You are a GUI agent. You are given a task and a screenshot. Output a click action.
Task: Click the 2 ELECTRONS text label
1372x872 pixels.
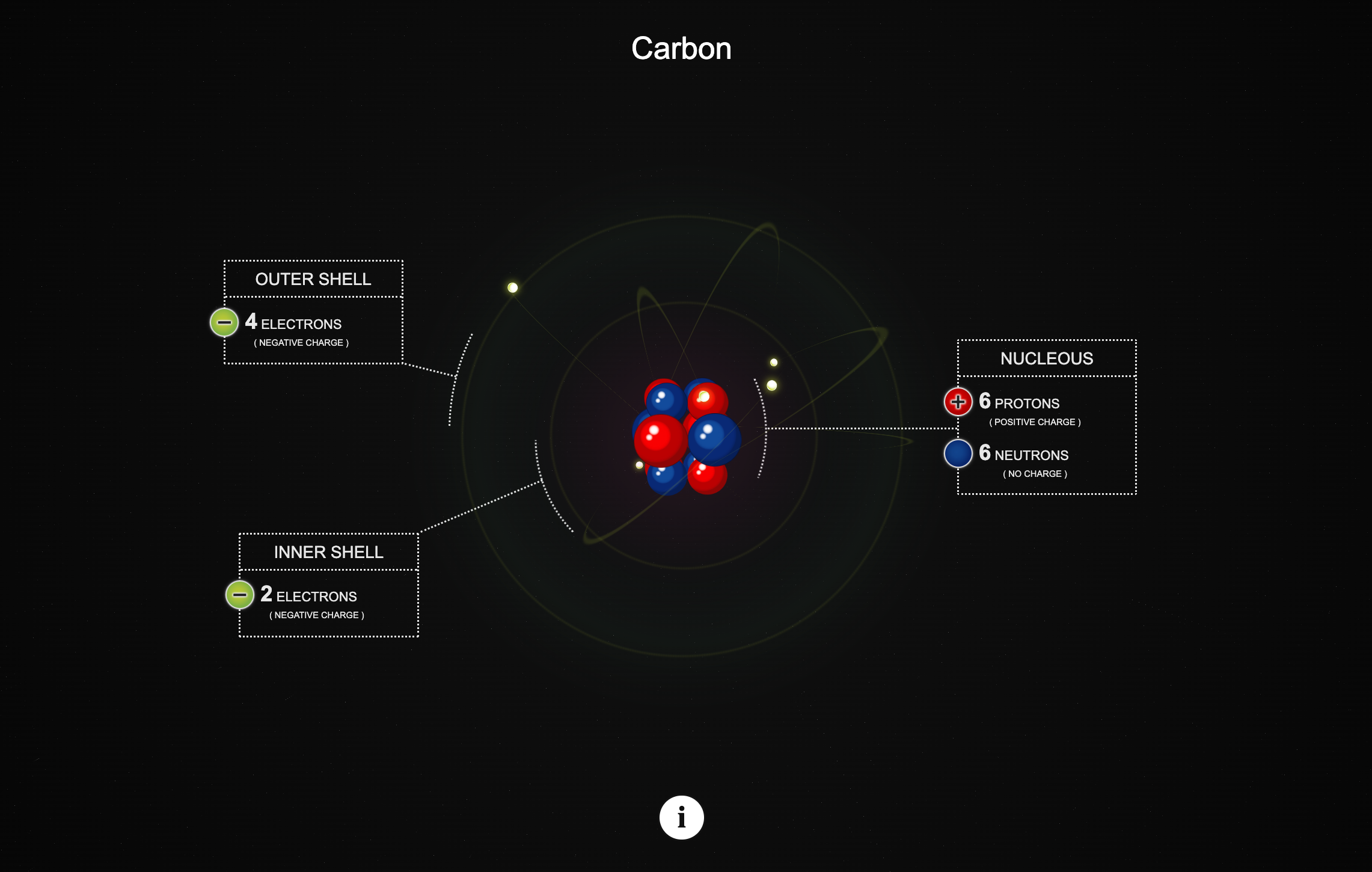pos(308,596)
